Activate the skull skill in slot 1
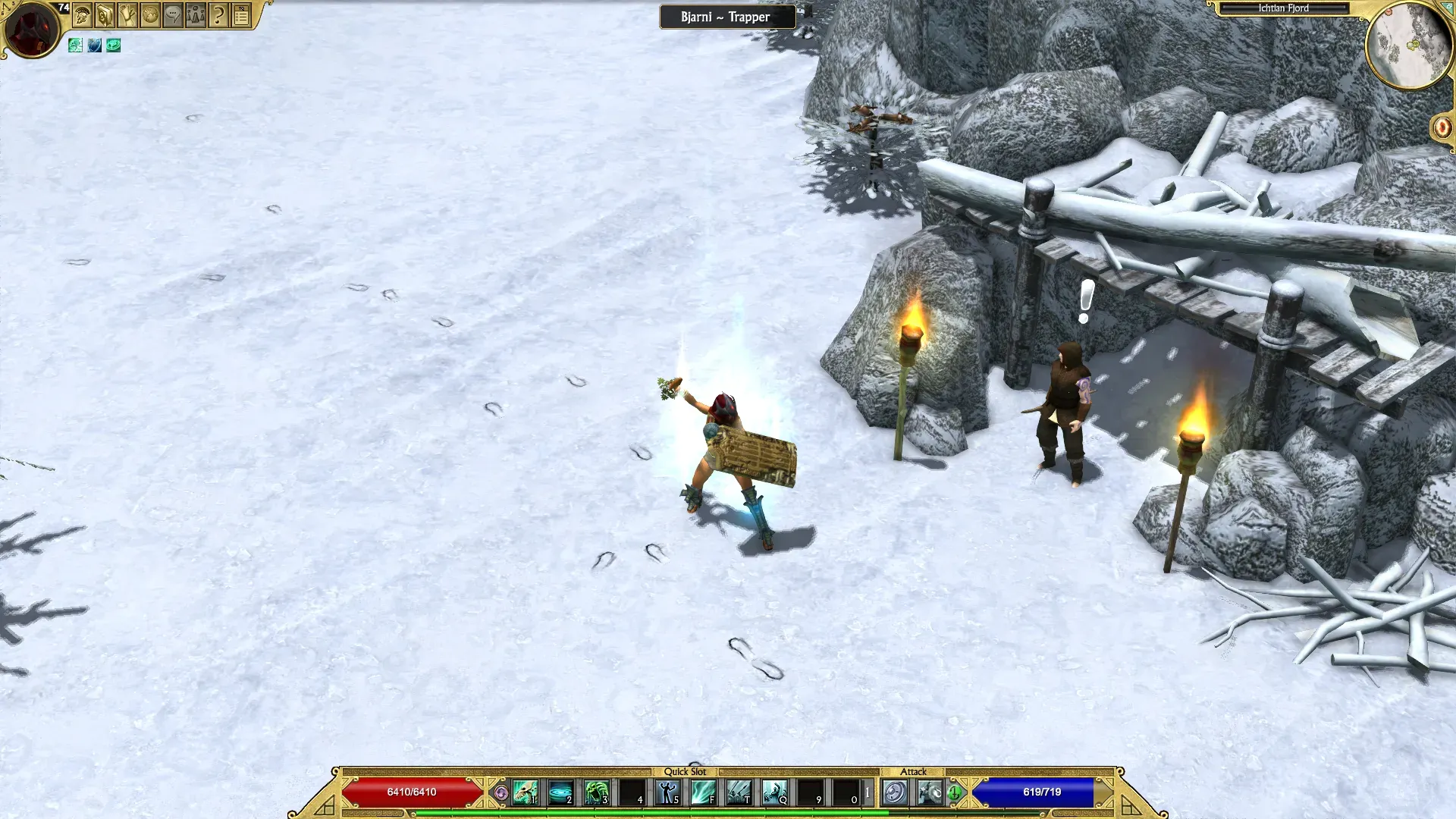Screen dimensions: 1456x819 (525, 792)
